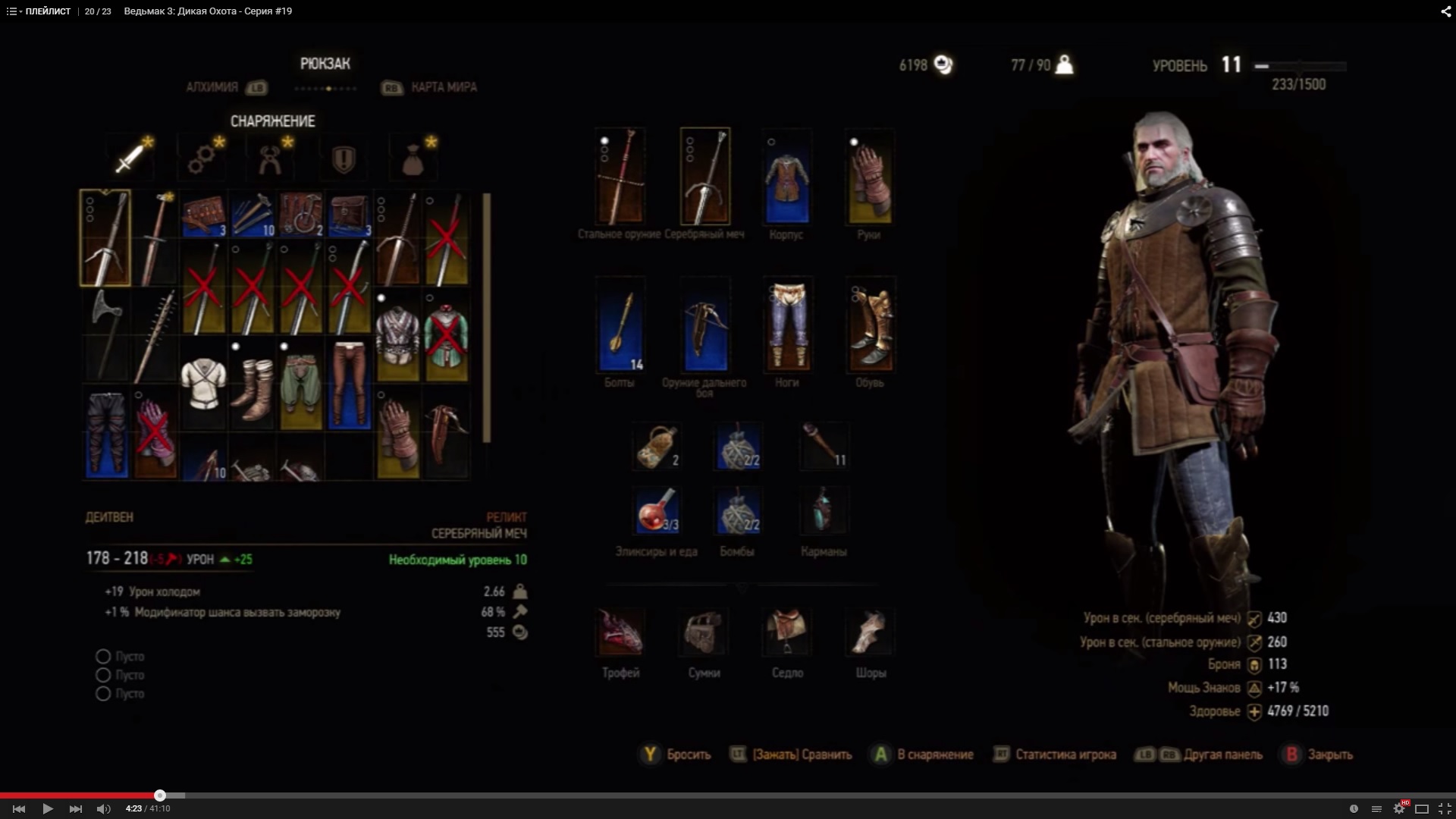The height and width of the screenshot is (819, 1456).
Task: Choose the equipped Трофей trophy slot
Action: (620, 632)
